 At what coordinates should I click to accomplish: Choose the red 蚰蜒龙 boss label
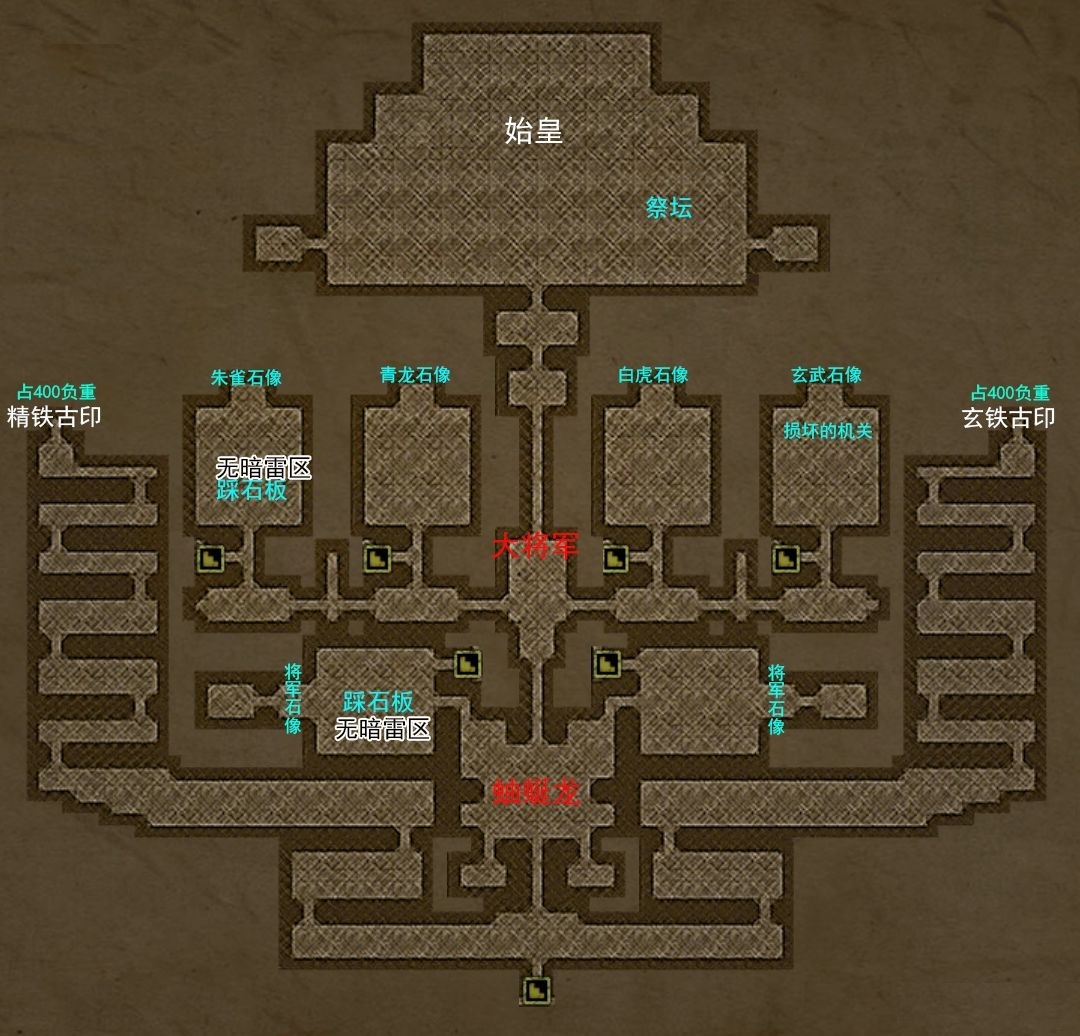click(537, 793)
